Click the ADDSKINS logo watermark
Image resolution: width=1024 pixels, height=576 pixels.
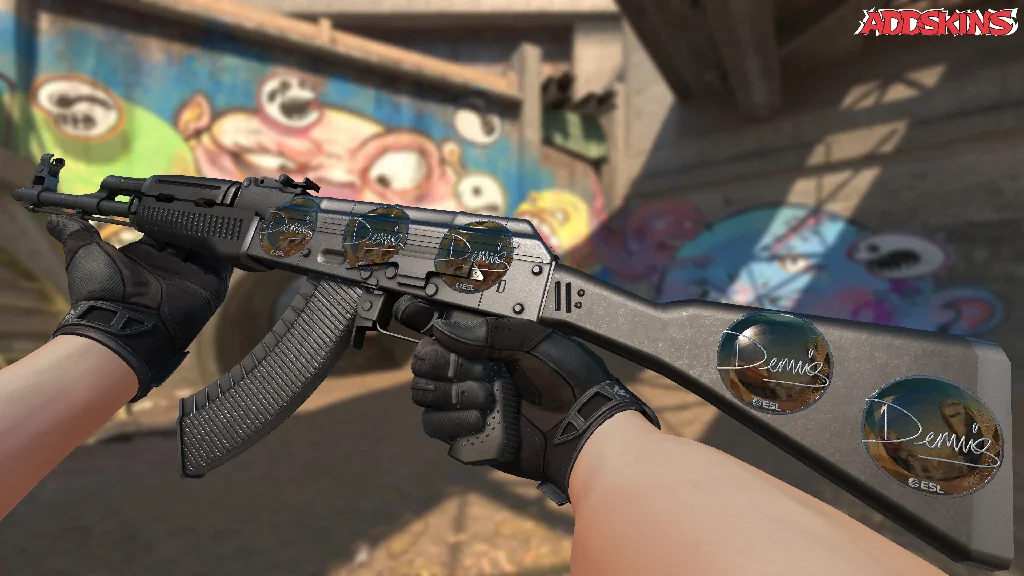935,22
